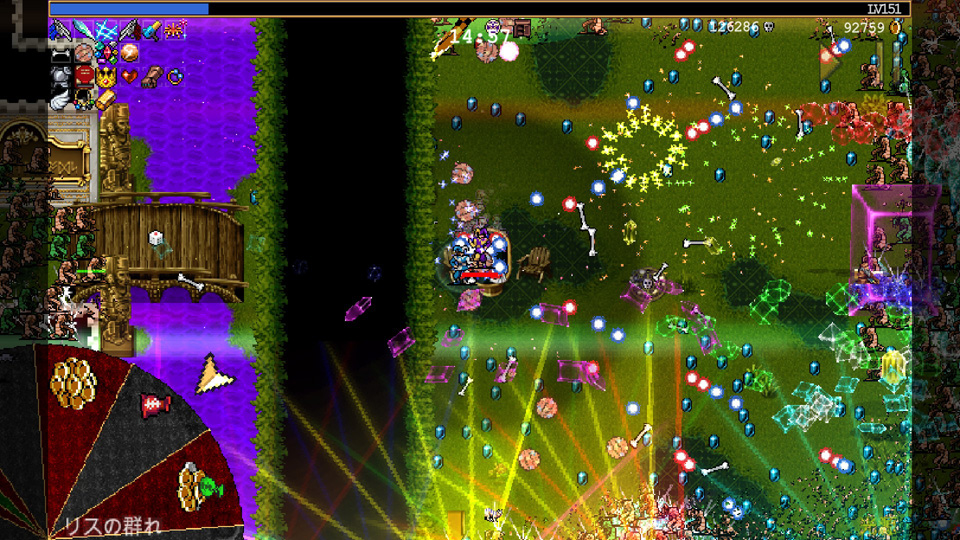The image size is (960, 540).
Task: Select the gold coin pile wheel segment
Action: point(73,381)
